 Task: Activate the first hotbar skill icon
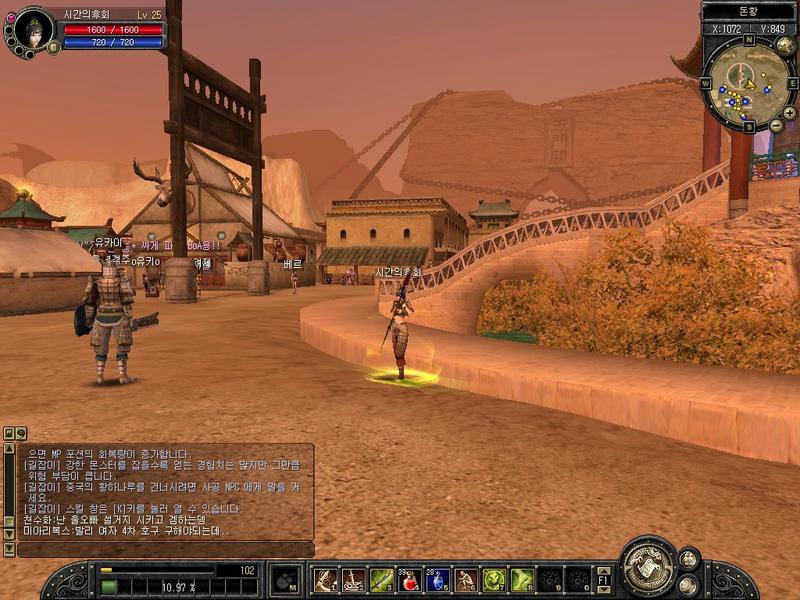pos(325,579)
